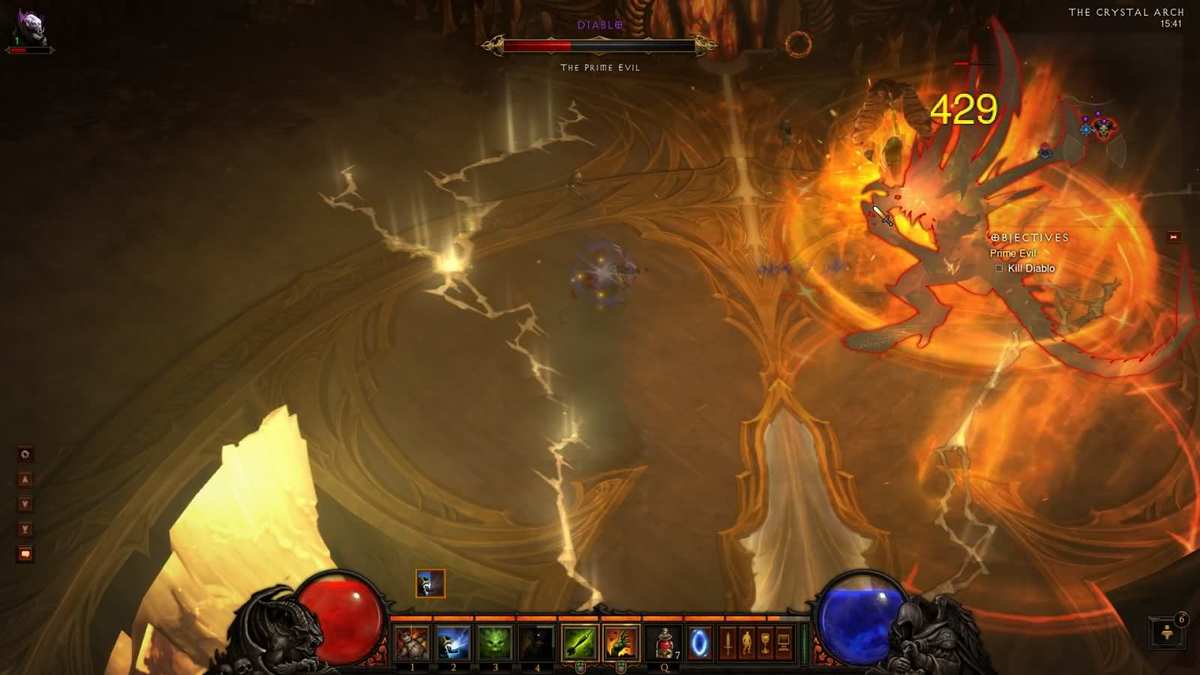Click the player portrait in the corner
Viewport: 1200px width, 675px height.
(27, 25)
